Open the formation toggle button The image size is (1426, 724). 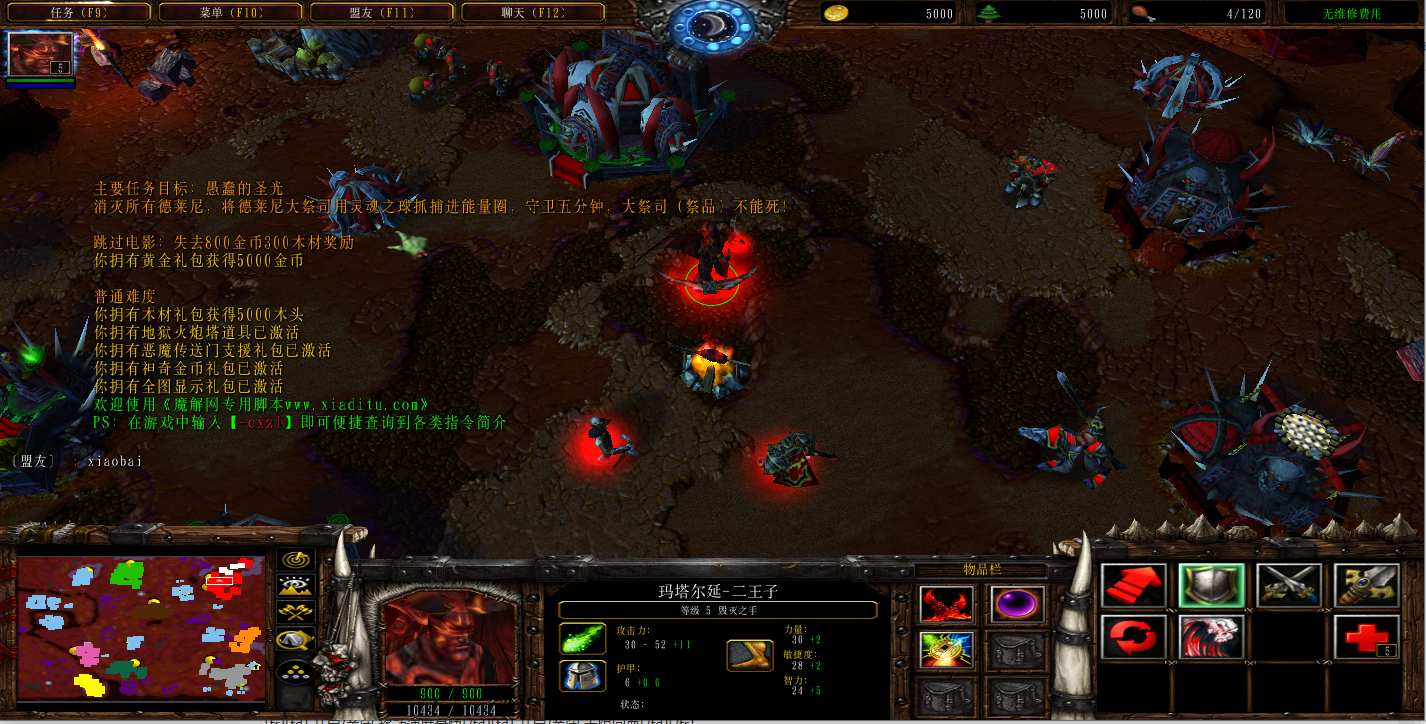click(x=295, y=668)
